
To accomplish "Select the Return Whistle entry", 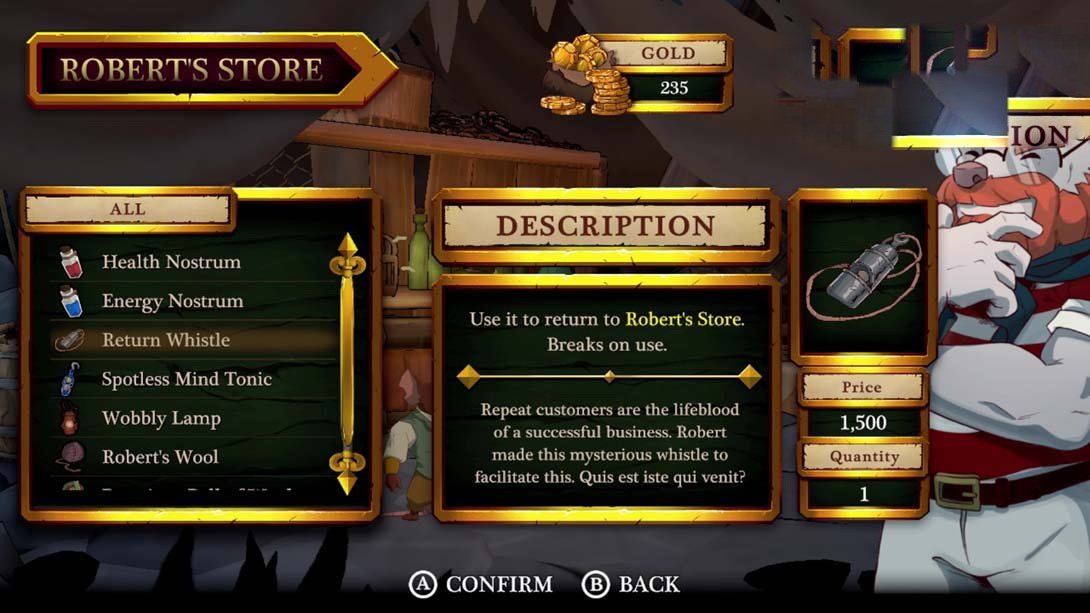I will (166, 341).
